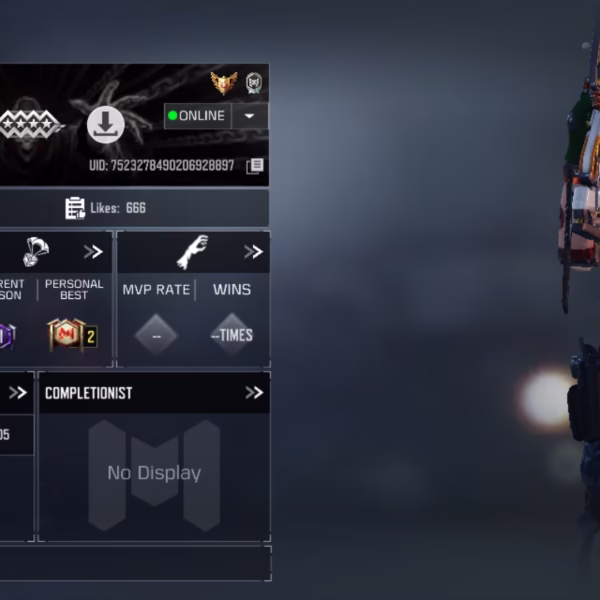Select the silver emblem badge beside the medal

(254, 83)
